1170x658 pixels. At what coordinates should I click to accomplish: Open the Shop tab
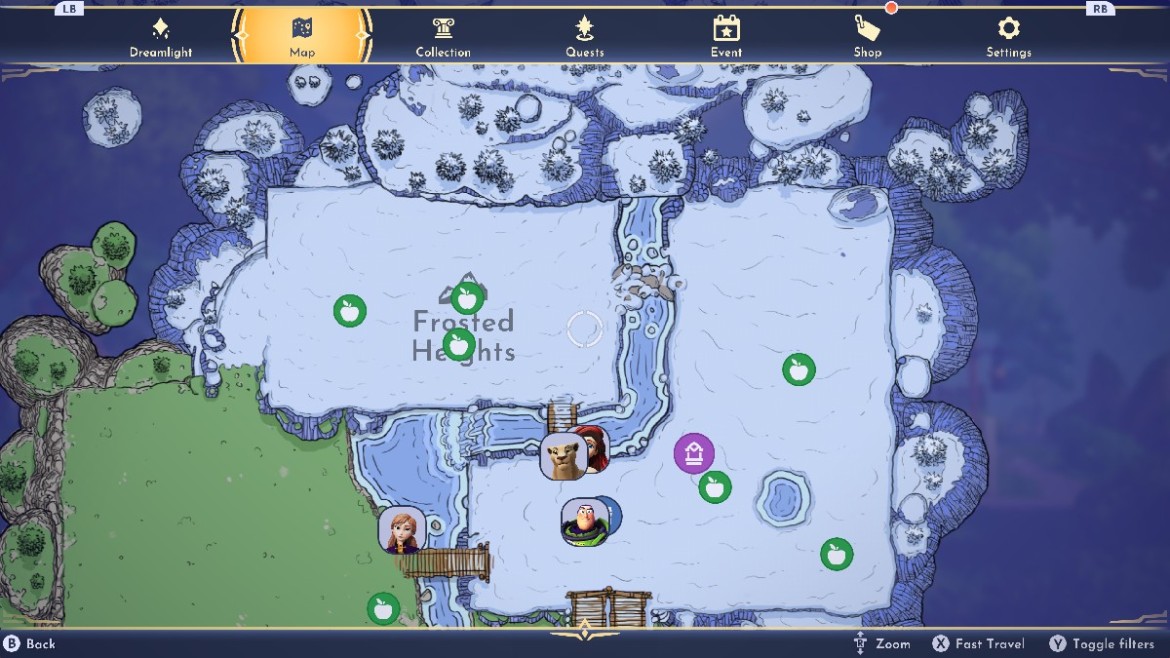(x=867, y=37)
